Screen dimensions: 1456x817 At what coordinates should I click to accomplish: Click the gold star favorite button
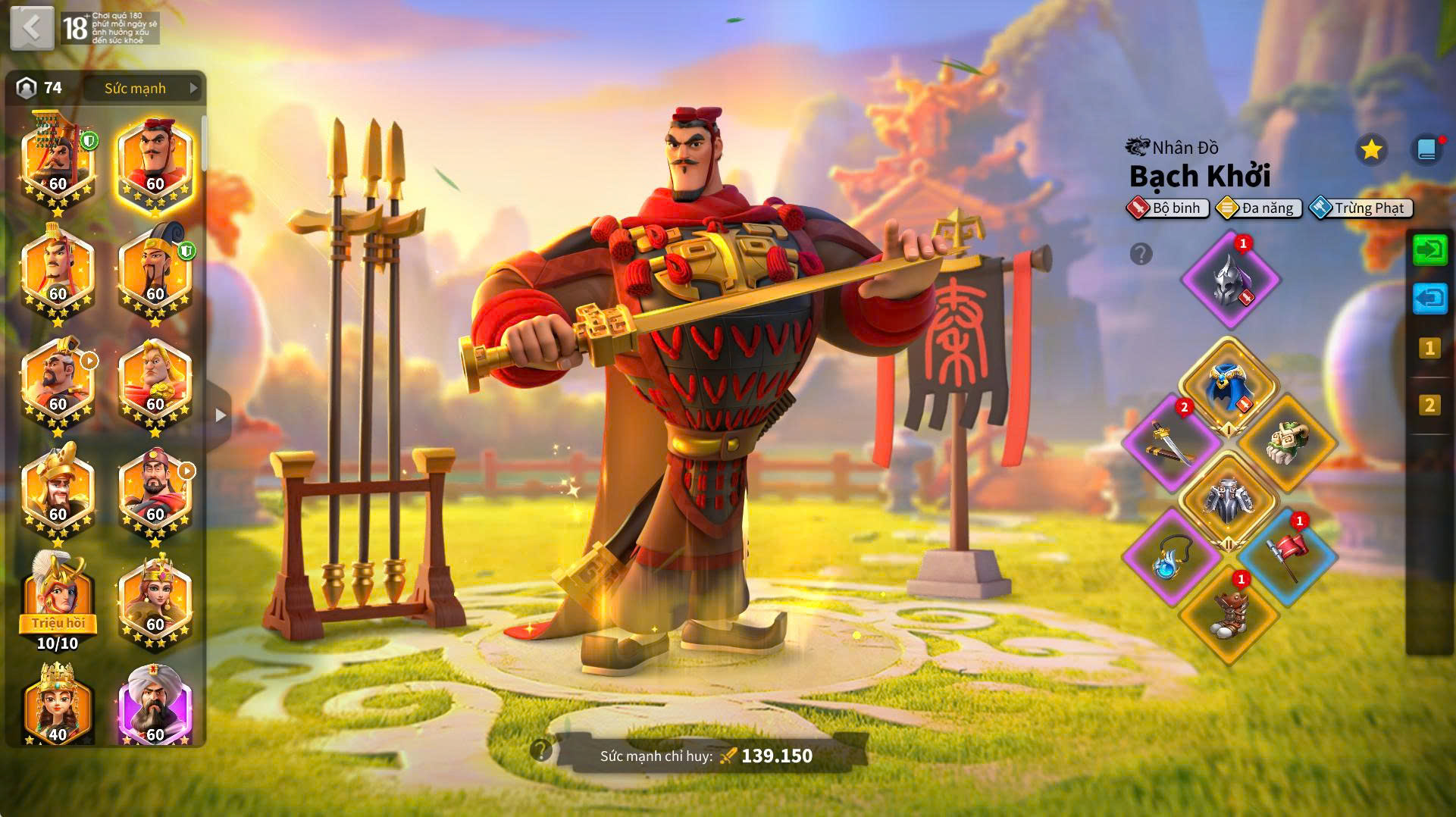tap(1370, 149)
